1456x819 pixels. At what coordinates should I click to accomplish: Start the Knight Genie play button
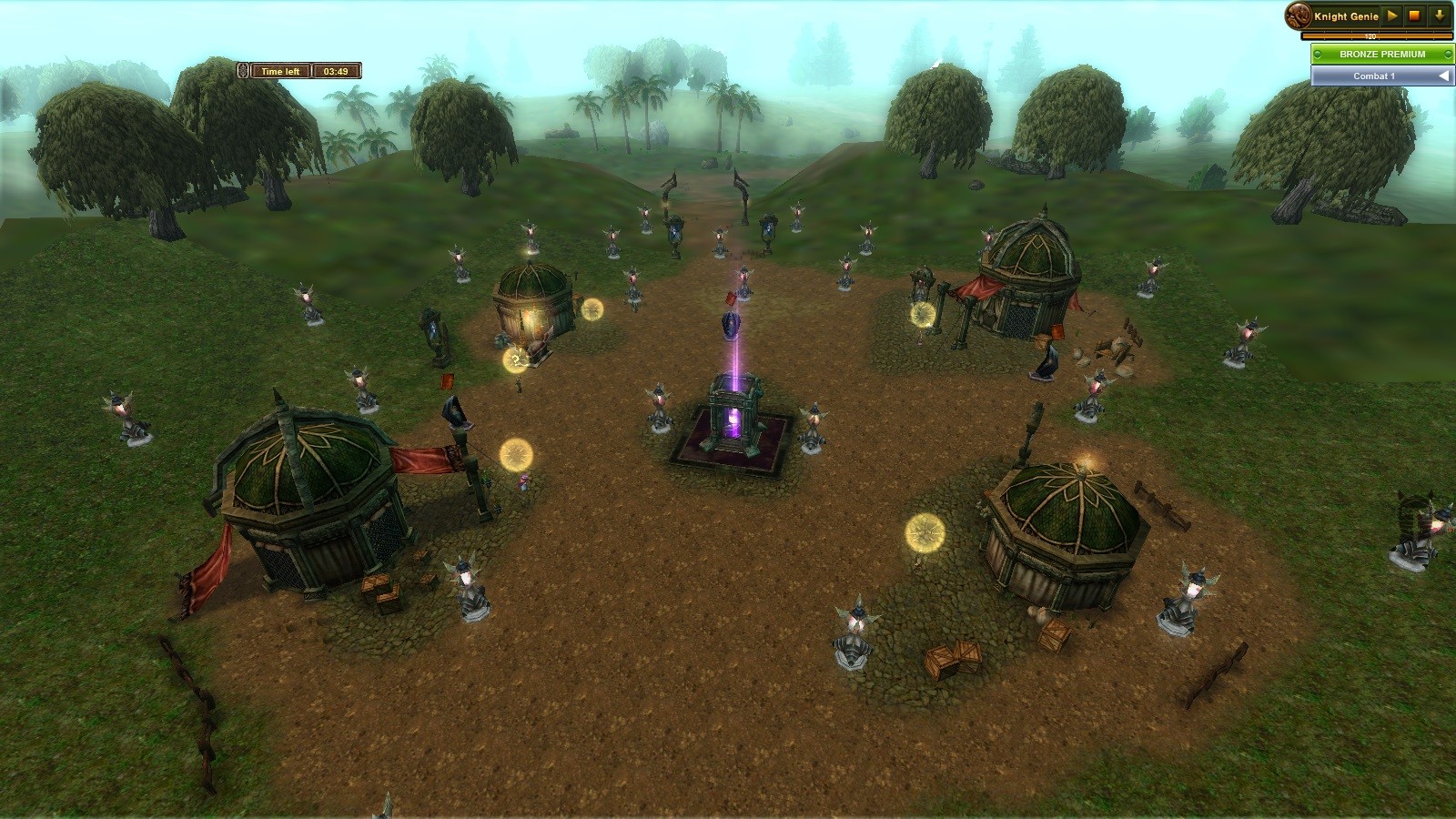(1392, 15)
